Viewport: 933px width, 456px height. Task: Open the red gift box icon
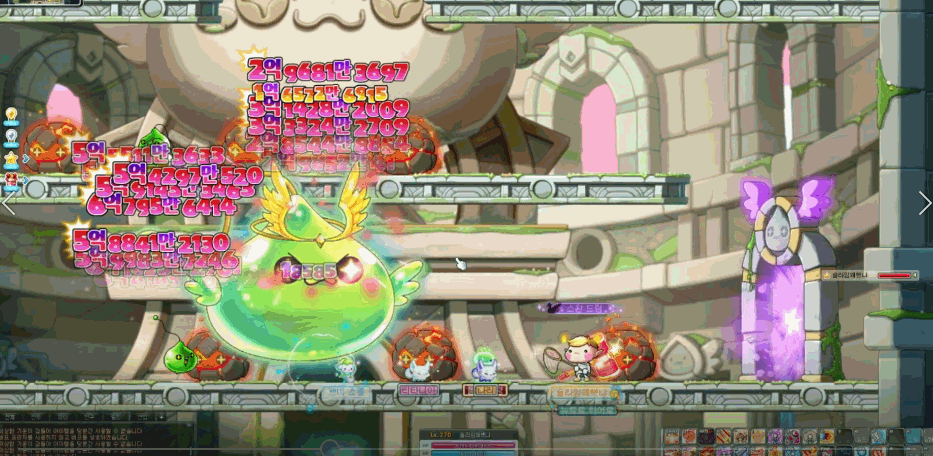(x=12, y=181)
